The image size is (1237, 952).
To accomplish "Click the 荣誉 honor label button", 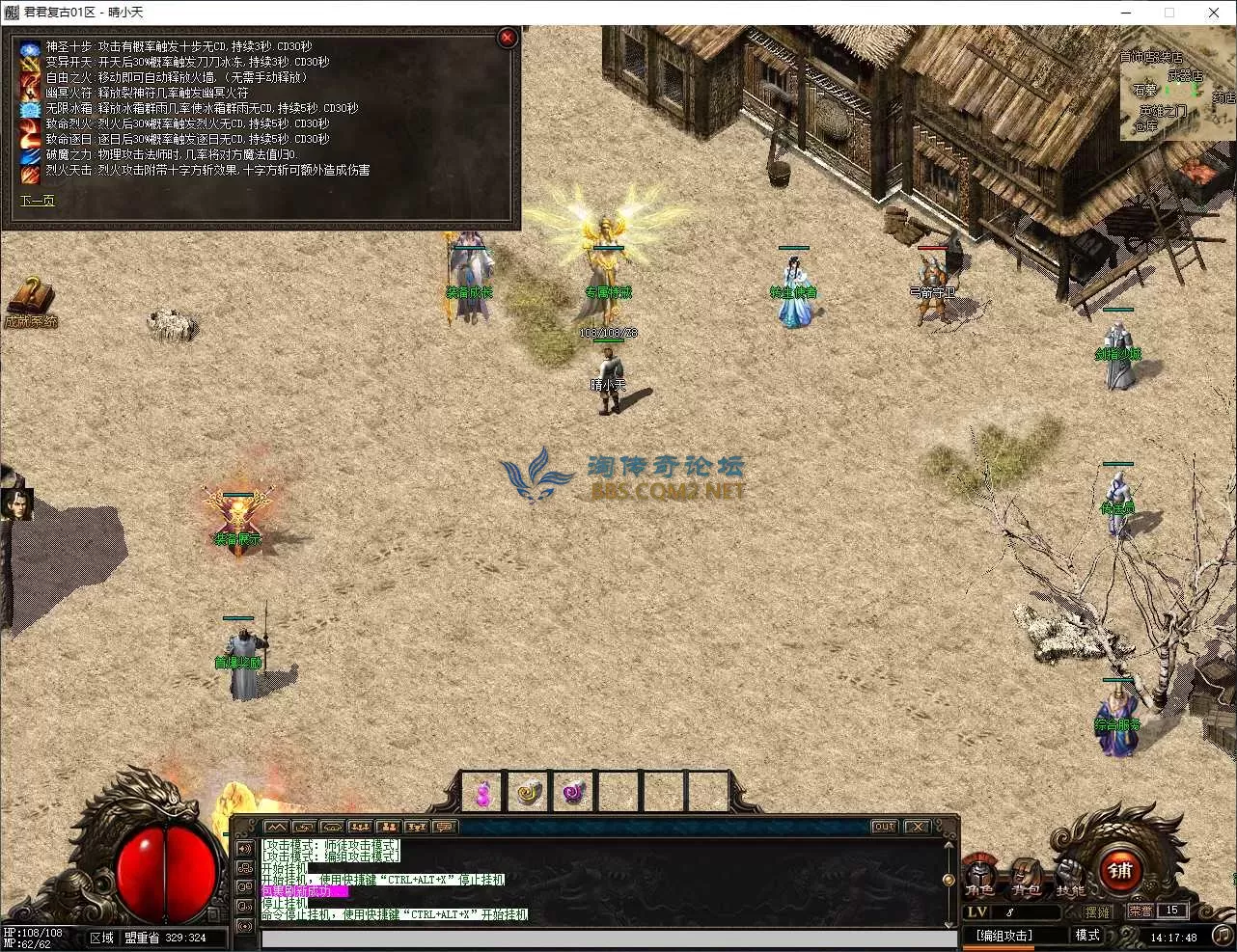I will point(1141,911).
